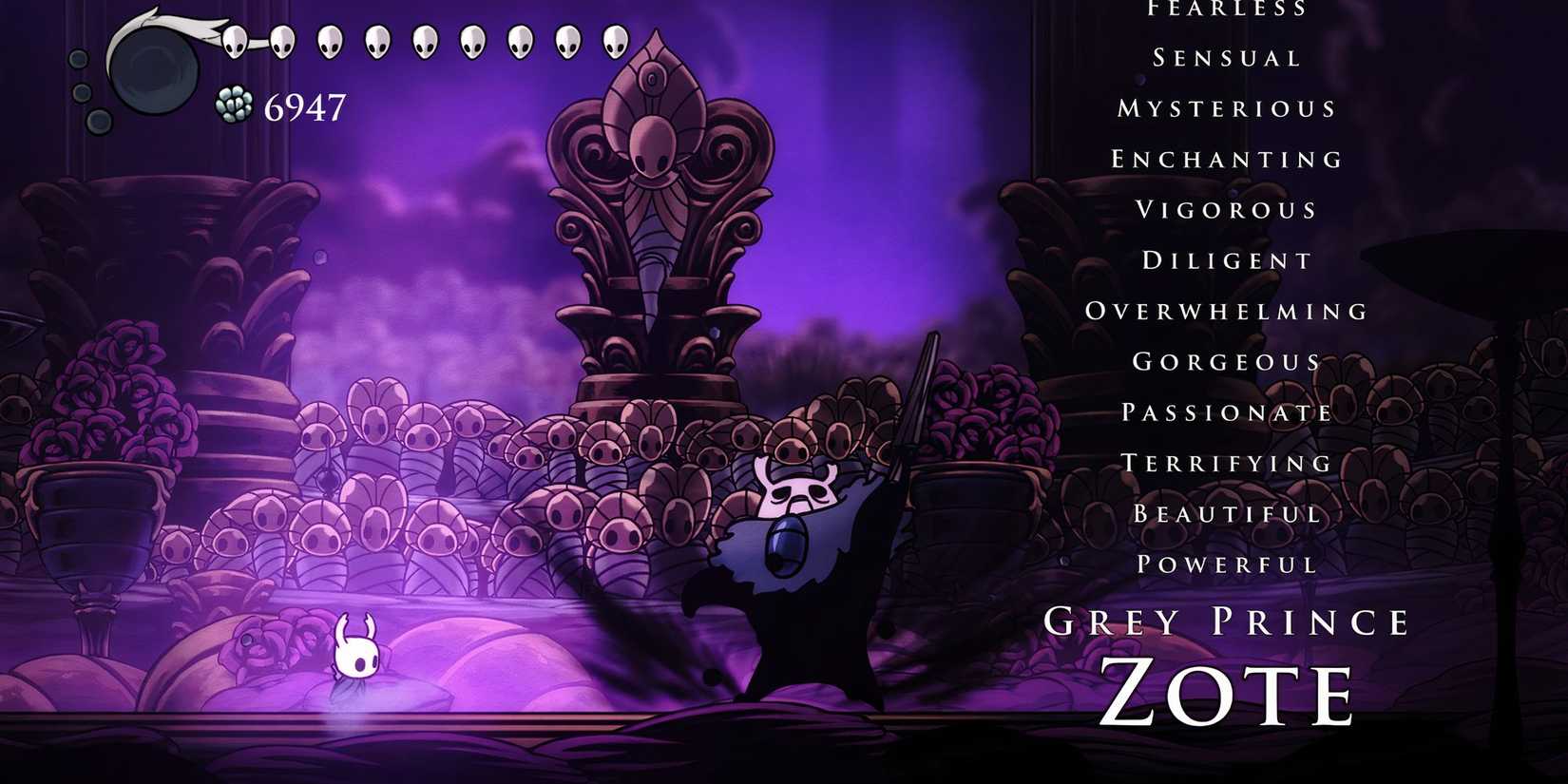Image resolution: width=1568 pixels, height=784 pixels.
Task: Toggle the FEARLESS trait
Action: point(1227,10)
